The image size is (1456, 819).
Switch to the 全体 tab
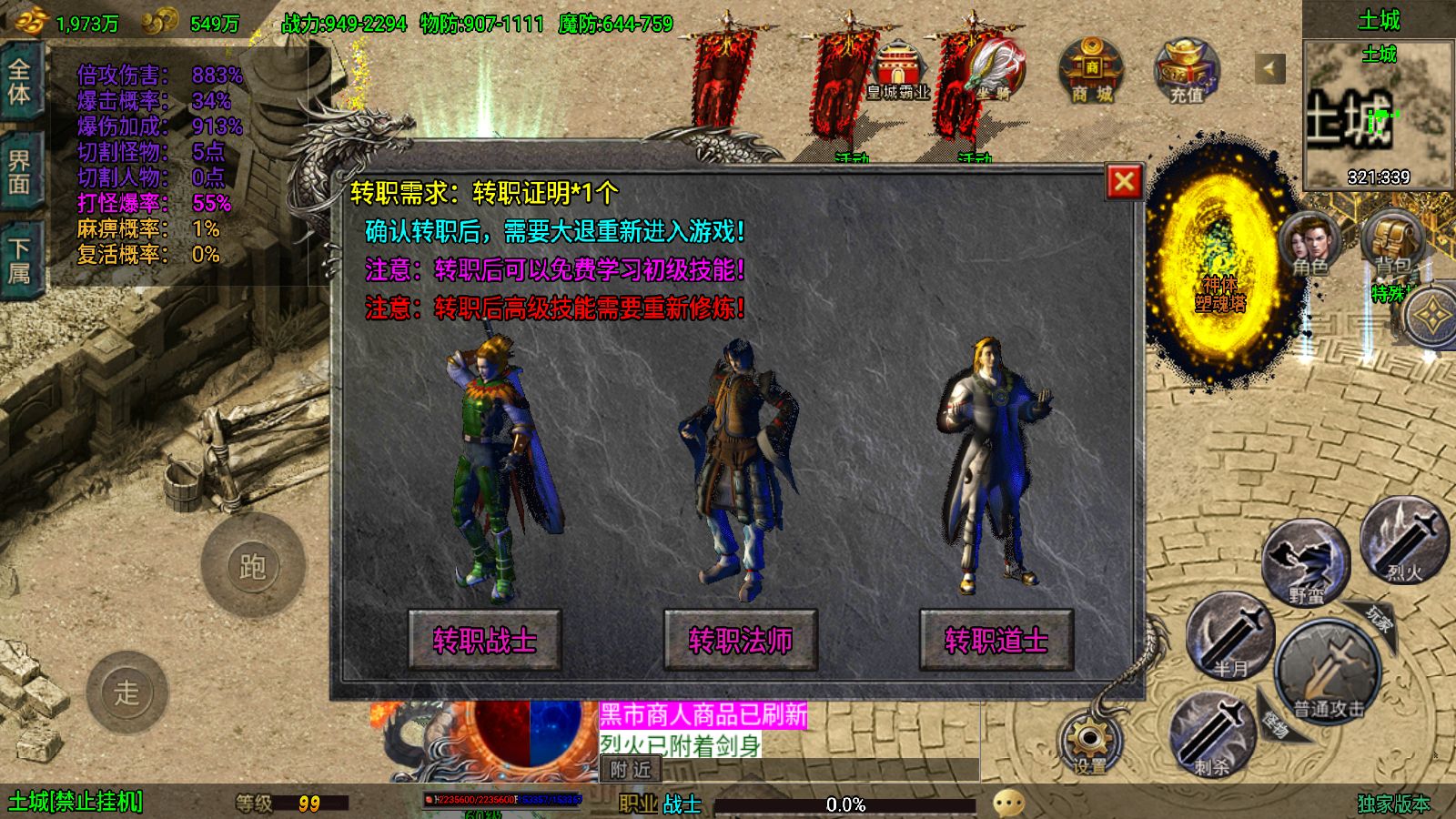19,82
